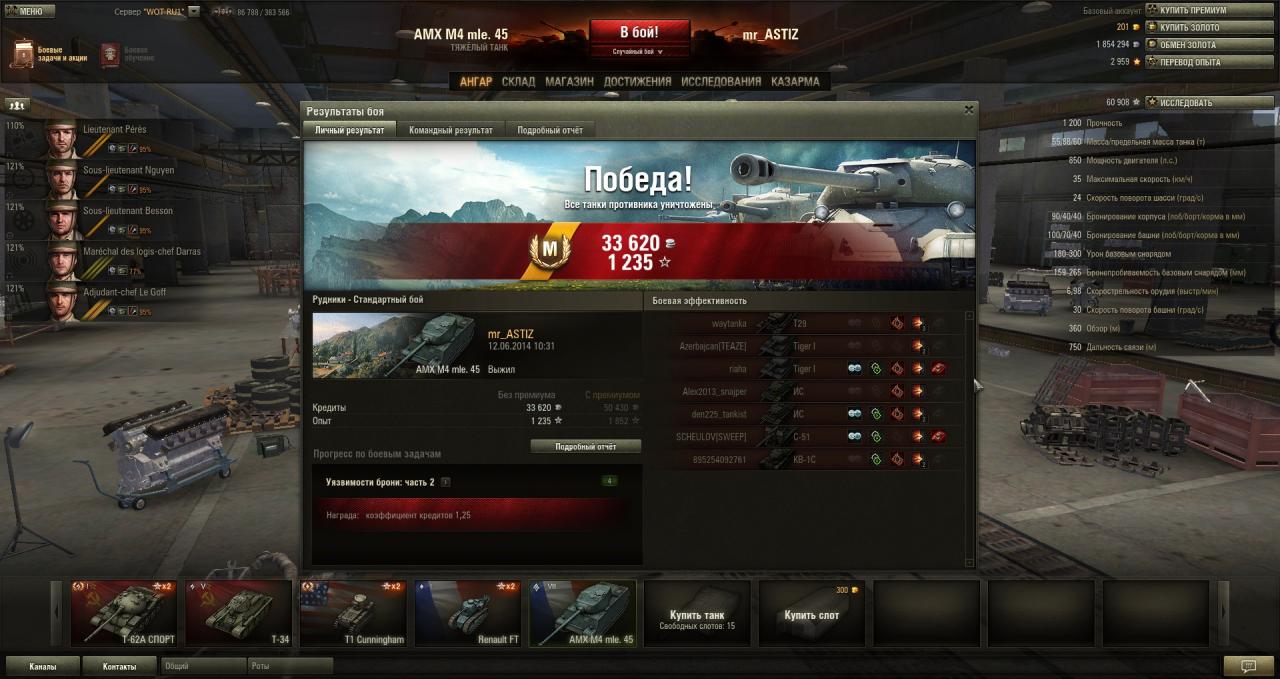The image size is (1280, 679).
Task: Buy premium via Купить премиум
Action: [1195, 10]
